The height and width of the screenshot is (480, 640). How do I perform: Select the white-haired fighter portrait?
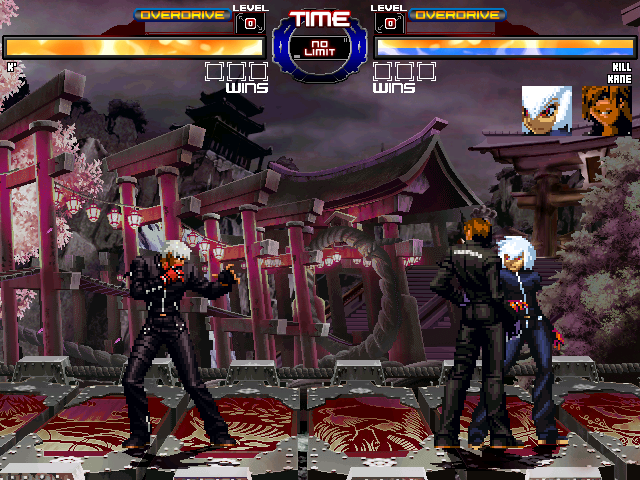pos(547,110)
